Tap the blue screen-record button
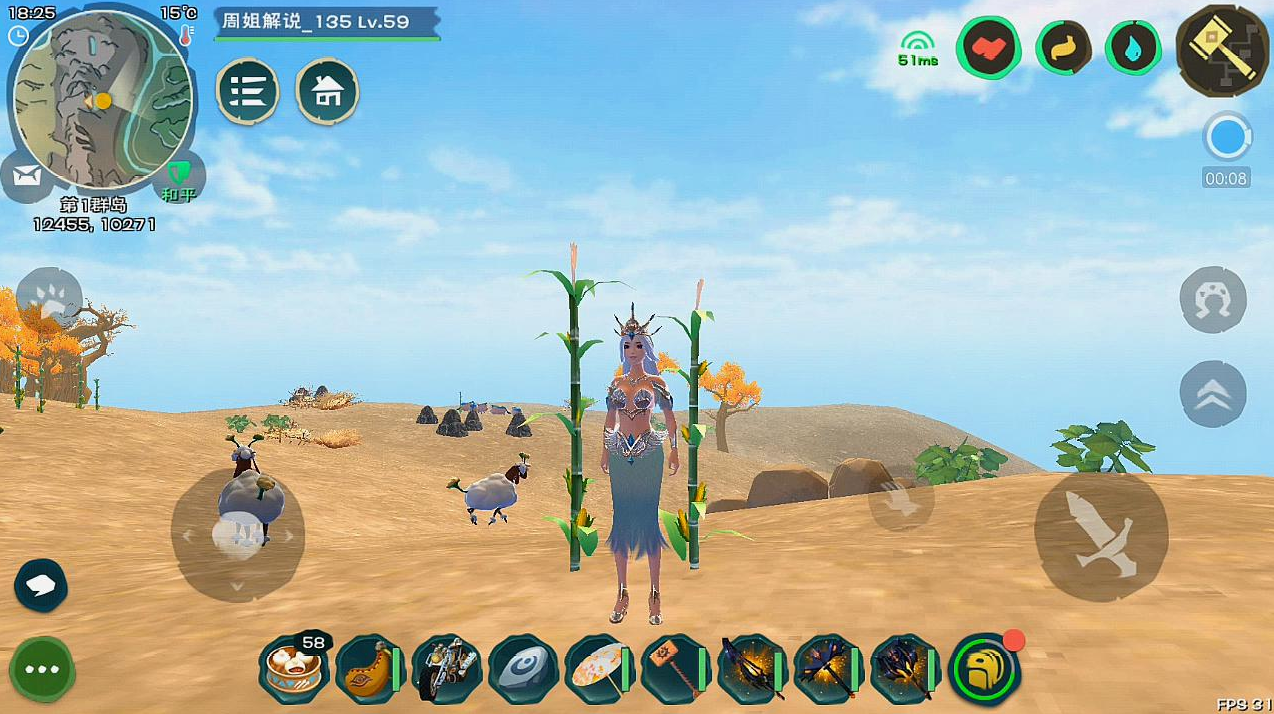This screenshot has height=714, width=1274. click(1226, 138)
